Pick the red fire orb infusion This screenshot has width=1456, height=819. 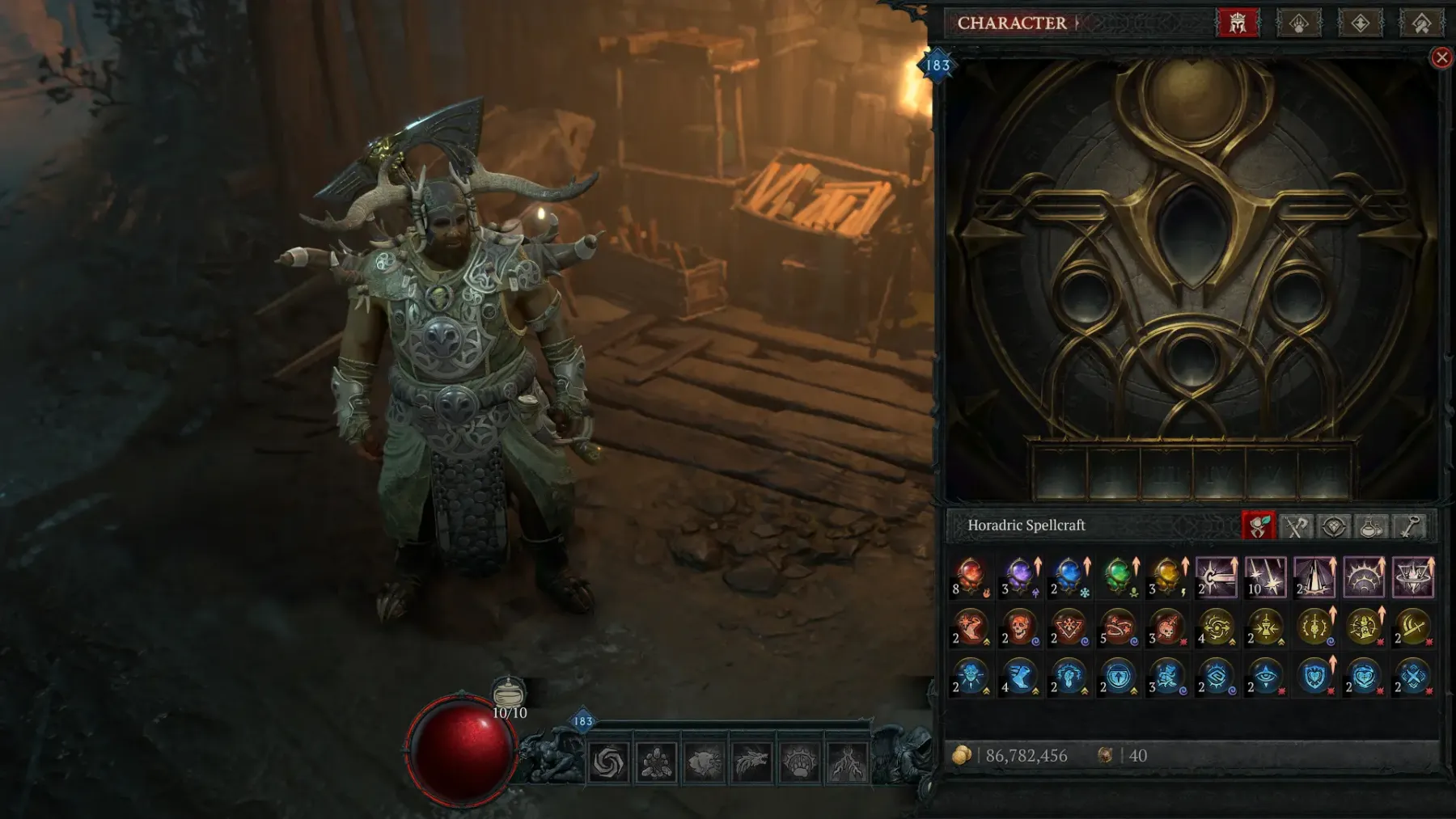point(971,576)
